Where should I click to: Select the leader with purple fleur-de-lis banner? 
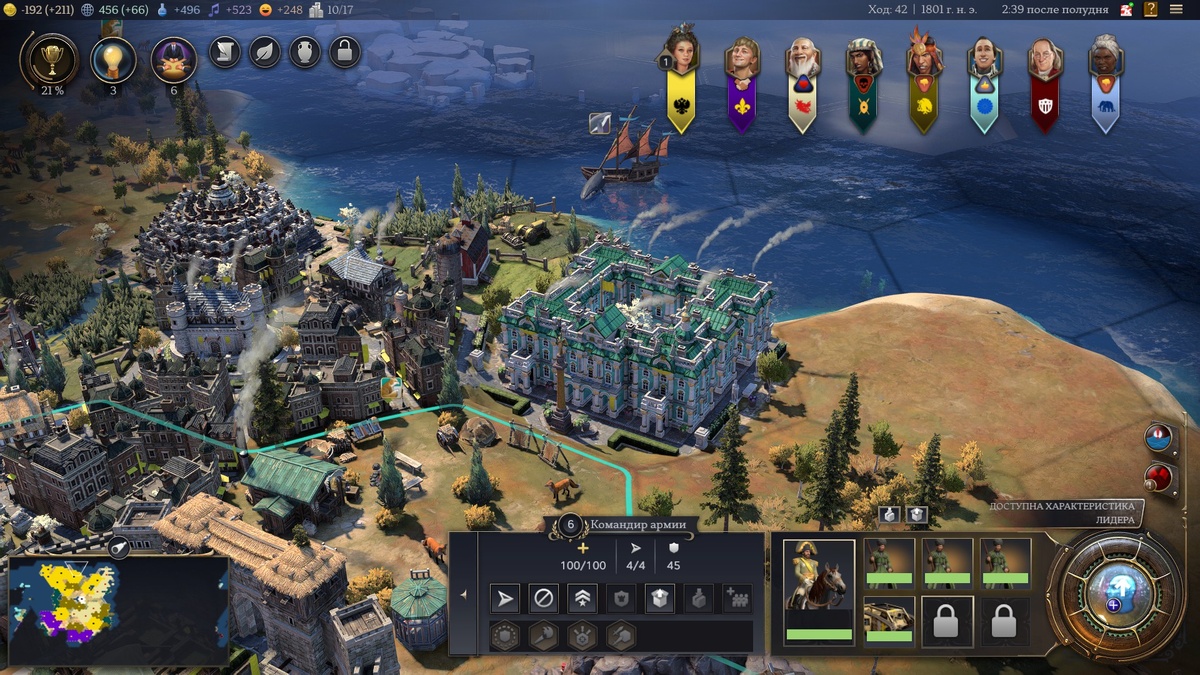coord(742,75)
